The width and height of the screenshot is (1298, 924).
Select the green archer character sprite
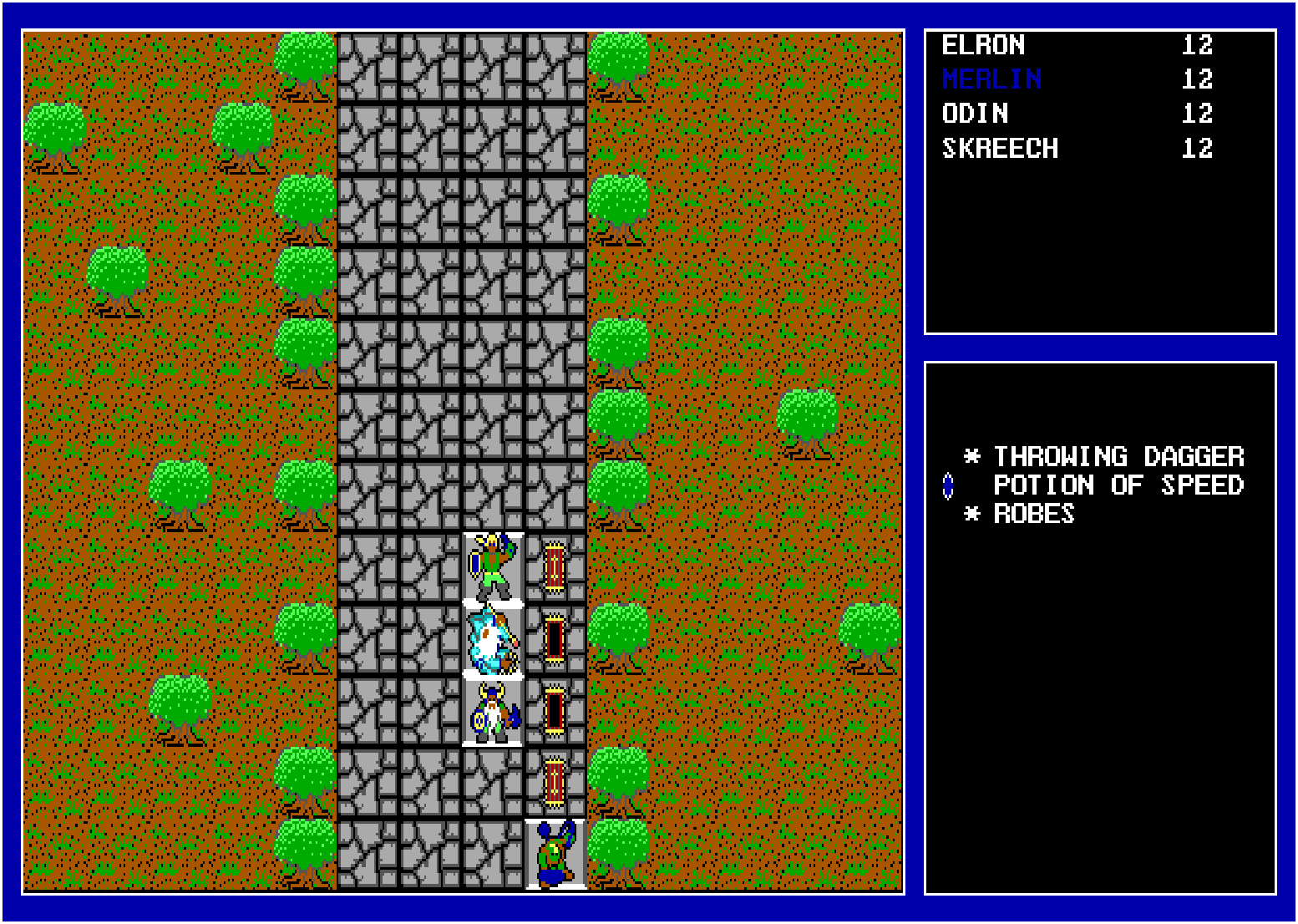tap(491, 566)
